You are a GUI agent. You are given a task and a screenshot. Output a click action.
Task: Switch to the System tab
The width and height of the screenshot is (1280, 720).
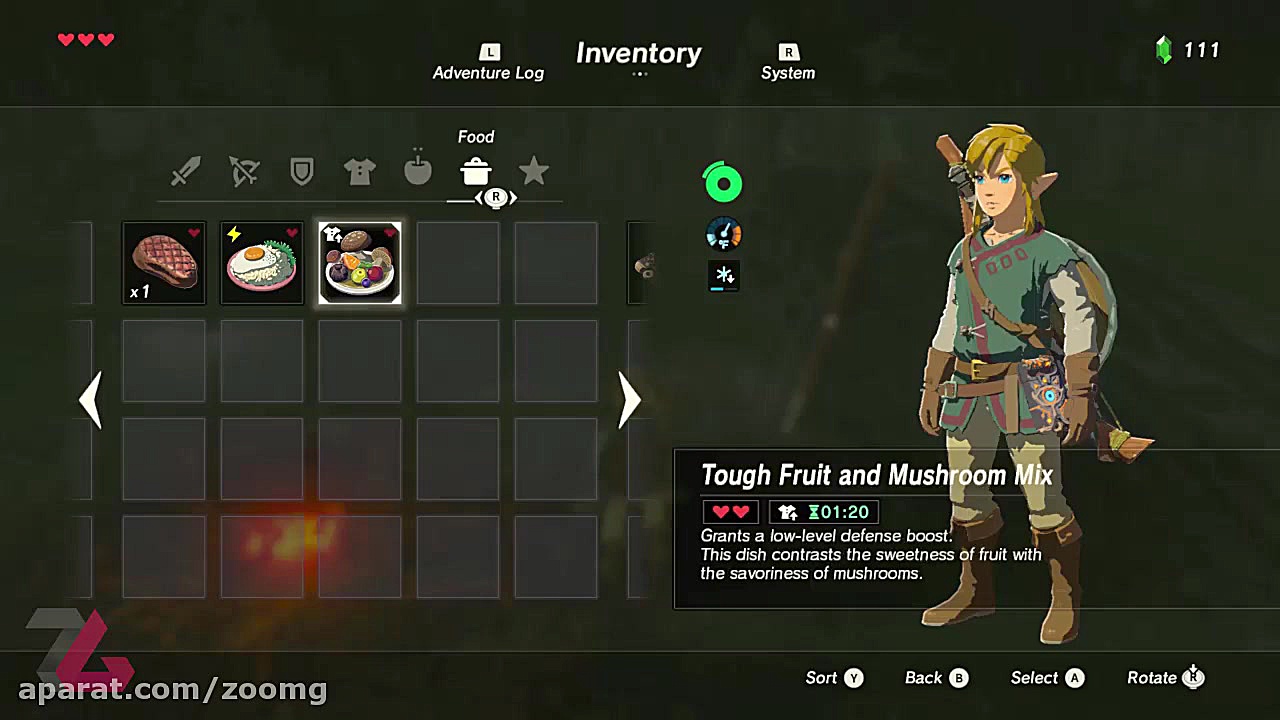[x=788, y=62]
